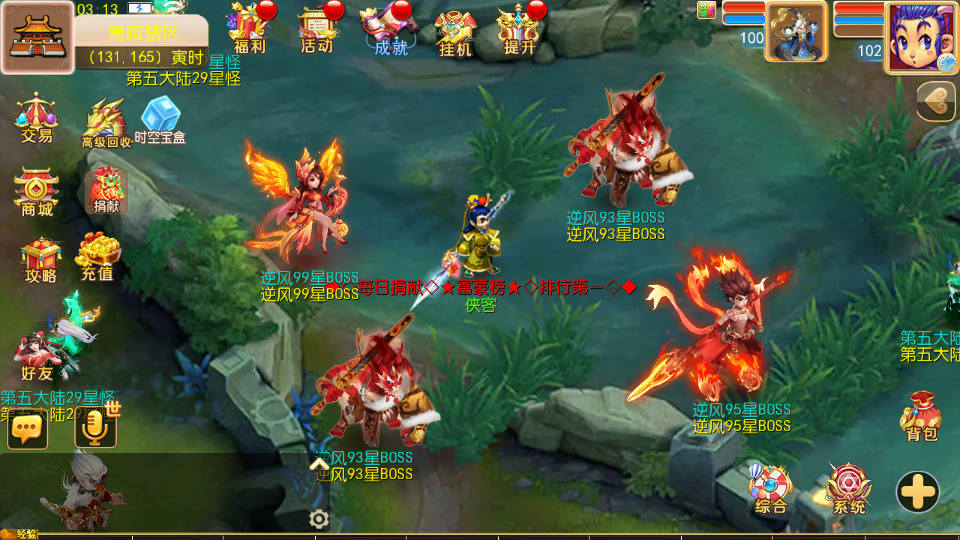Show the 成就 achievements panel
The width and height of the screenshot is (960, 540).
coord(390,28)
